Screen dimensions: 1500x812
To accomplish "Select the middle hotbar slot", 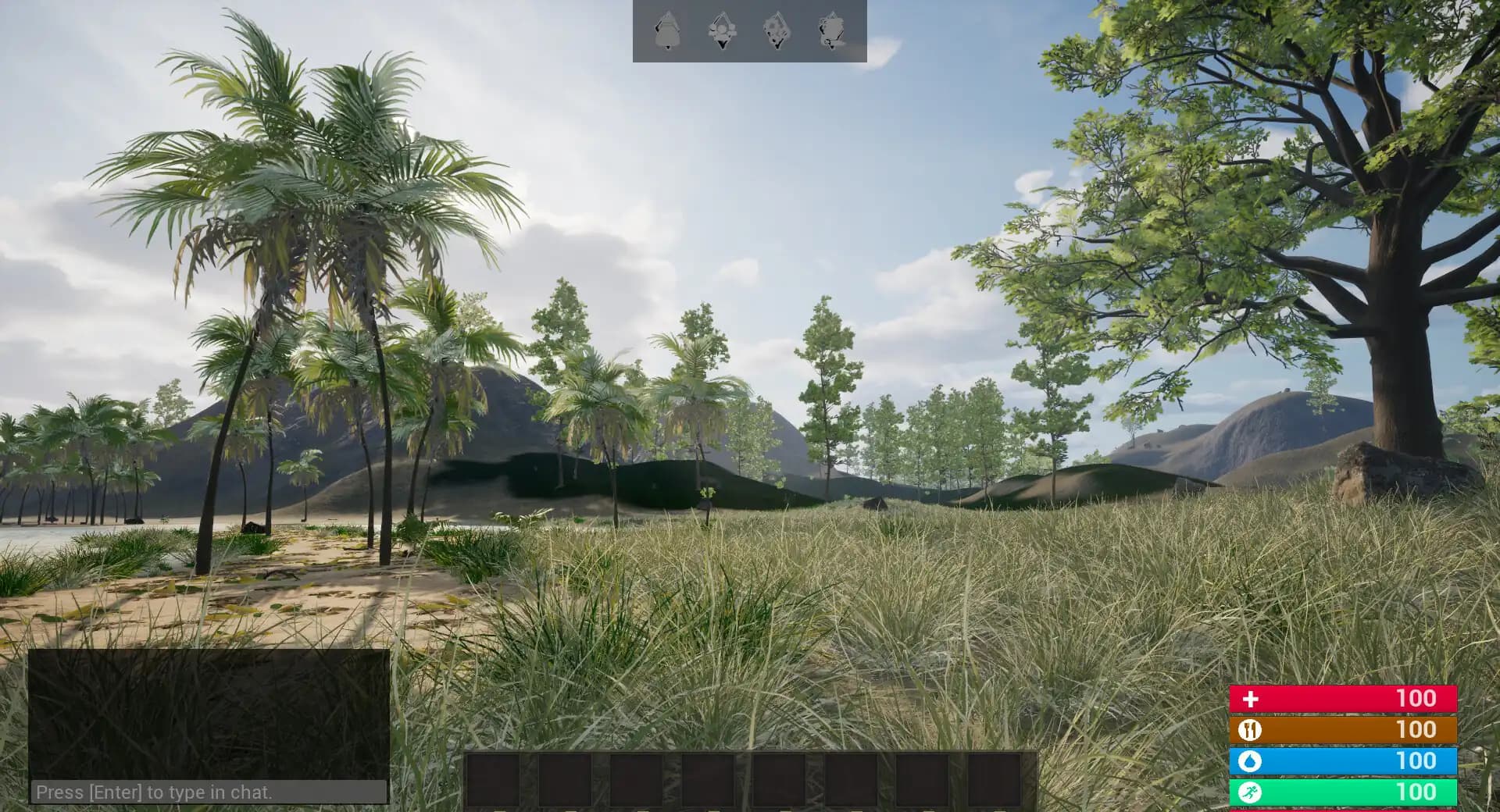I will 780,781.
